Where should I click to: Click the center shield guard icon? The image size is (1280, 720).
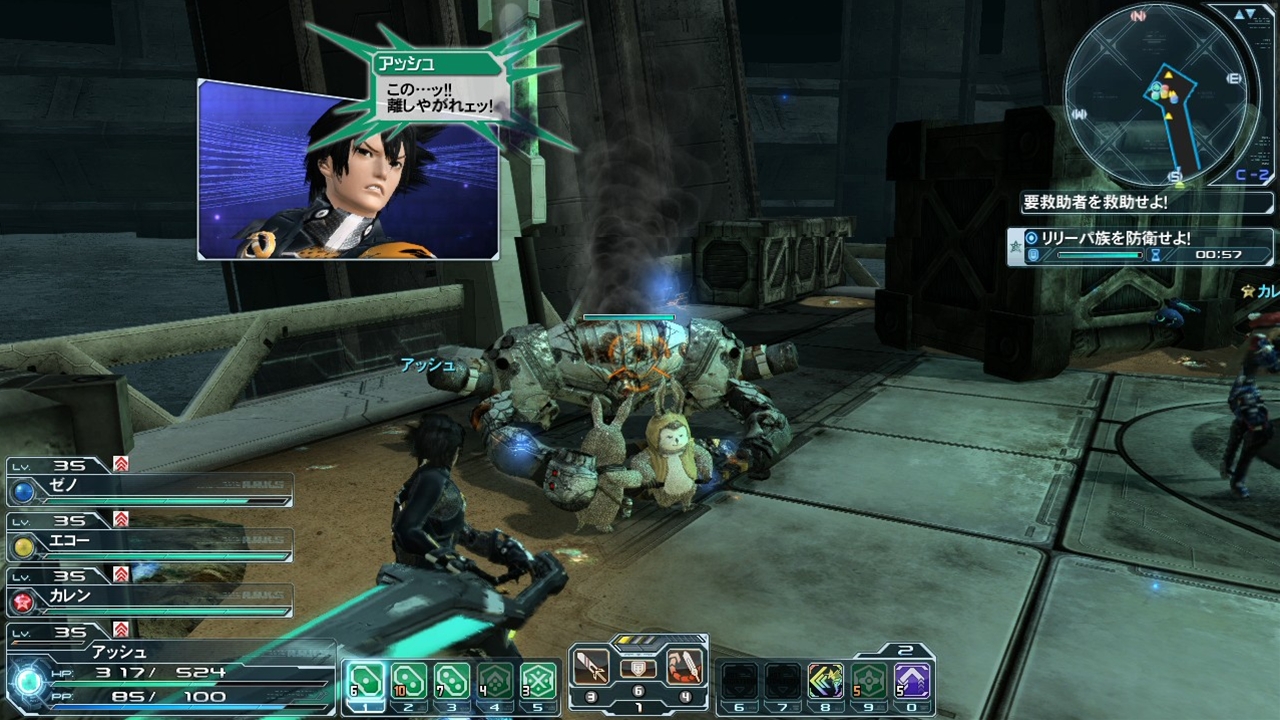(x=638, y=668)
